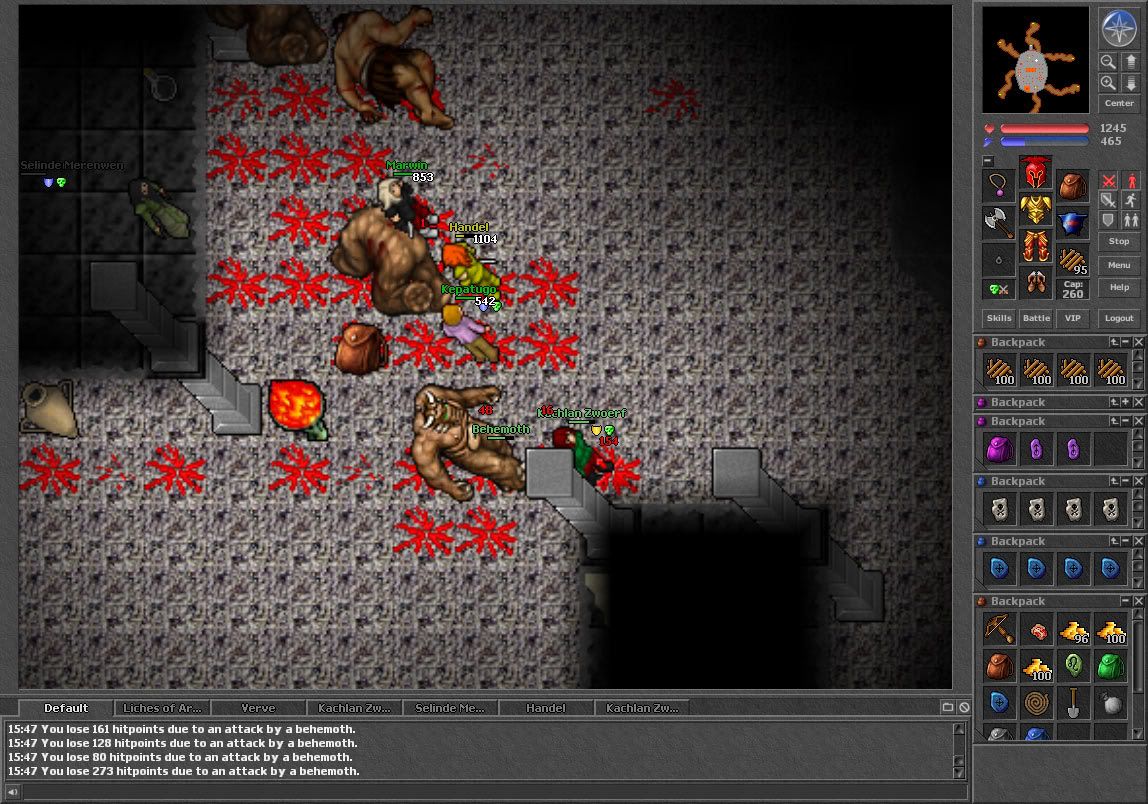Select the purple backpack item
Viewport: 1148px width, 804px height.
(x=998, y=449)
